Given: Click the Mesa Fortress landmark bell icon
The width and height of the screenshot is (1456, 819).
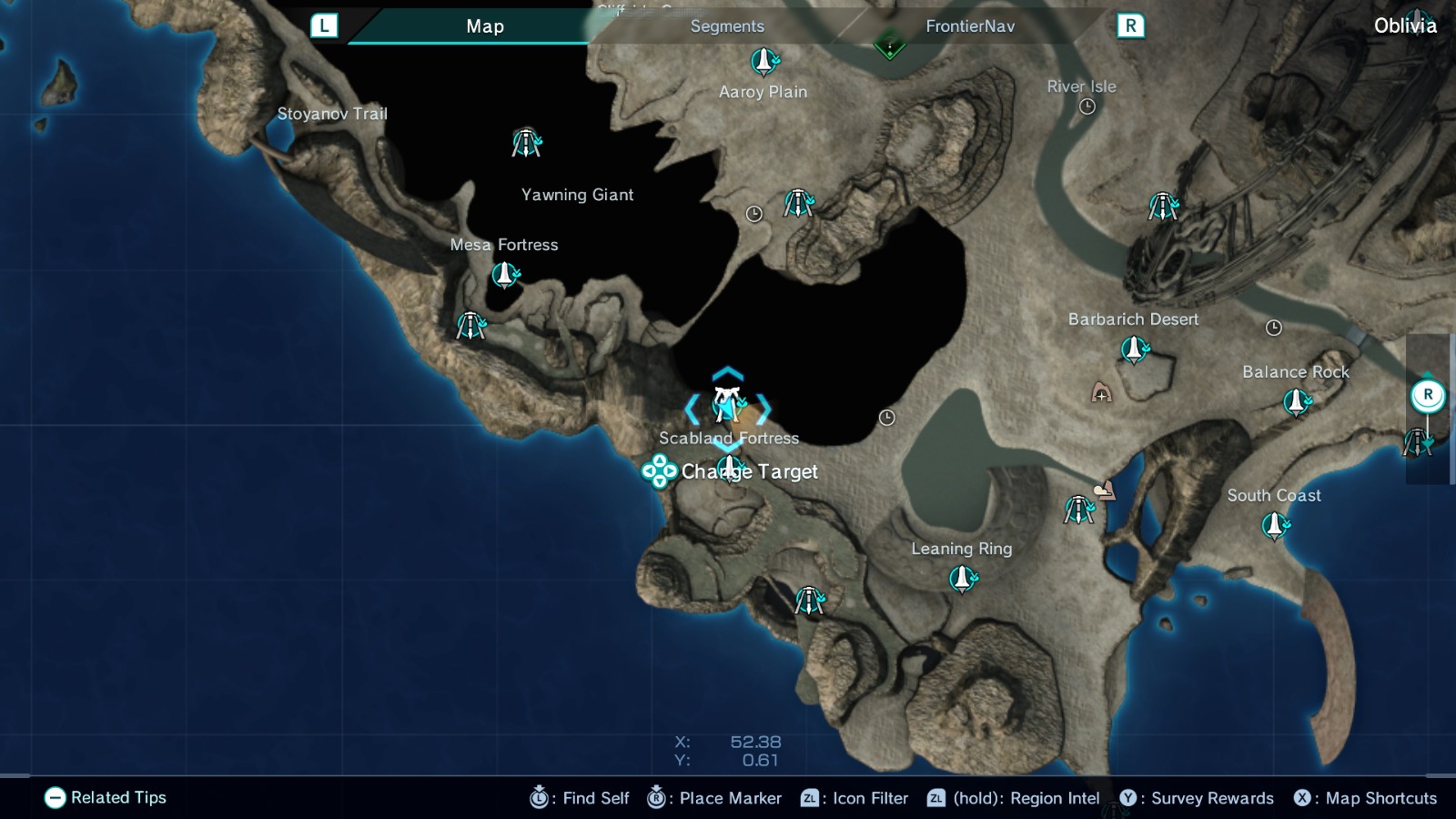Looking at the screenshot, I should point(506,273).
